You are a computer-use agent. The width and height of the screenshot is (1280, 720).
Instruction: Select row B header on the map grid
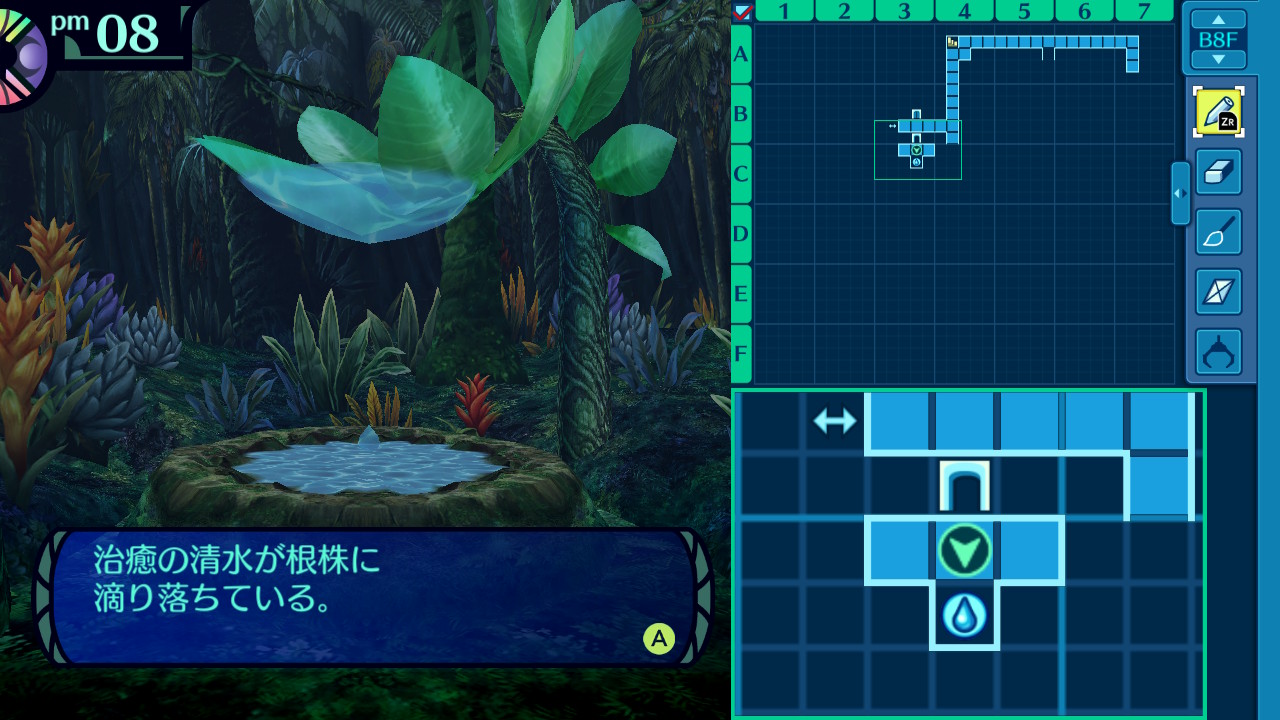pyautogui.click(x=741, y=114)
